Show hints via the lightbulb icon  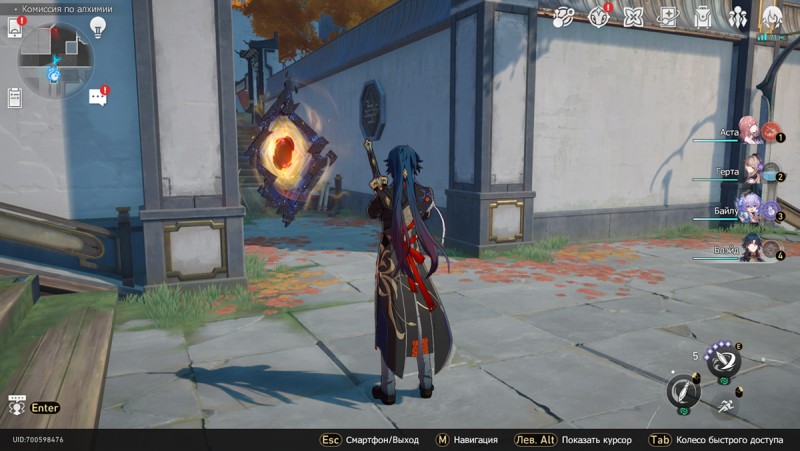pyautogui.click(x=98, y=27)
